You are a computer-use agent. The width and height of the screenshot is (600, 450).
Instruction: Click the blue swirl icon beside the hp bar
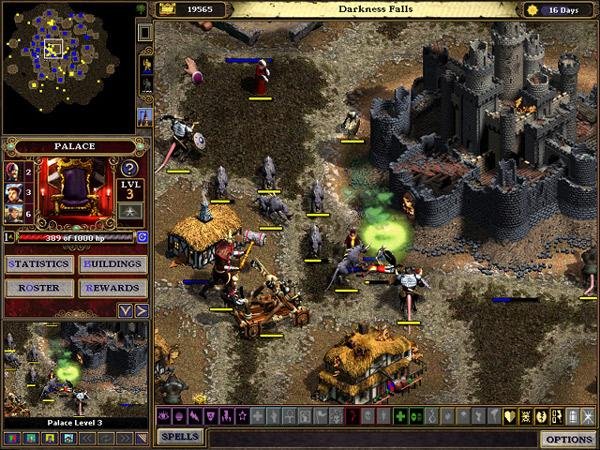click(x=142, y=237)
